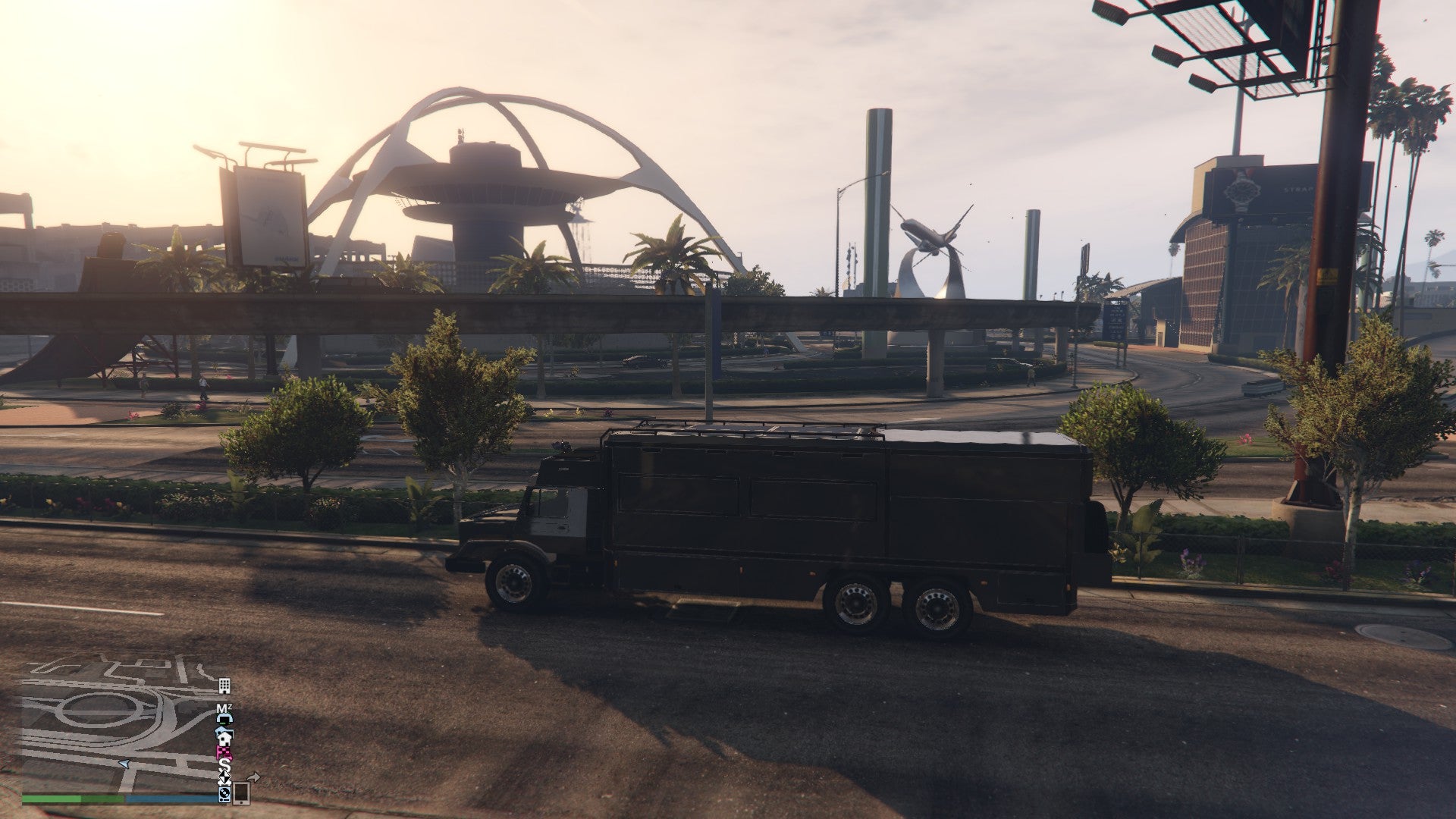Viewport: 1456px width, 819px height.
Task: Click the pink checkered race flag blip
Action: 223,751
